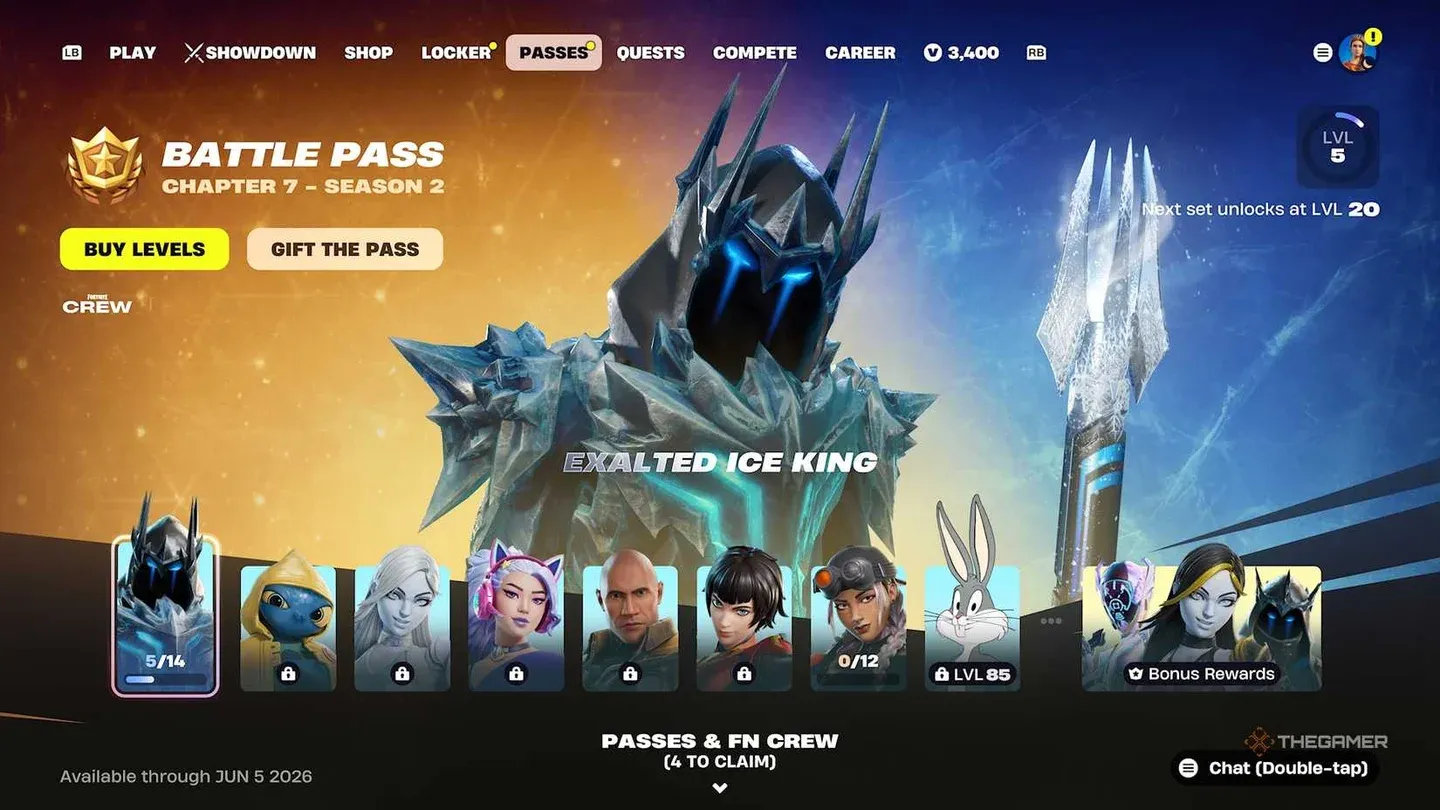
Task: Open the SHOWDOWN menu item
Action: tap(250, 52)
